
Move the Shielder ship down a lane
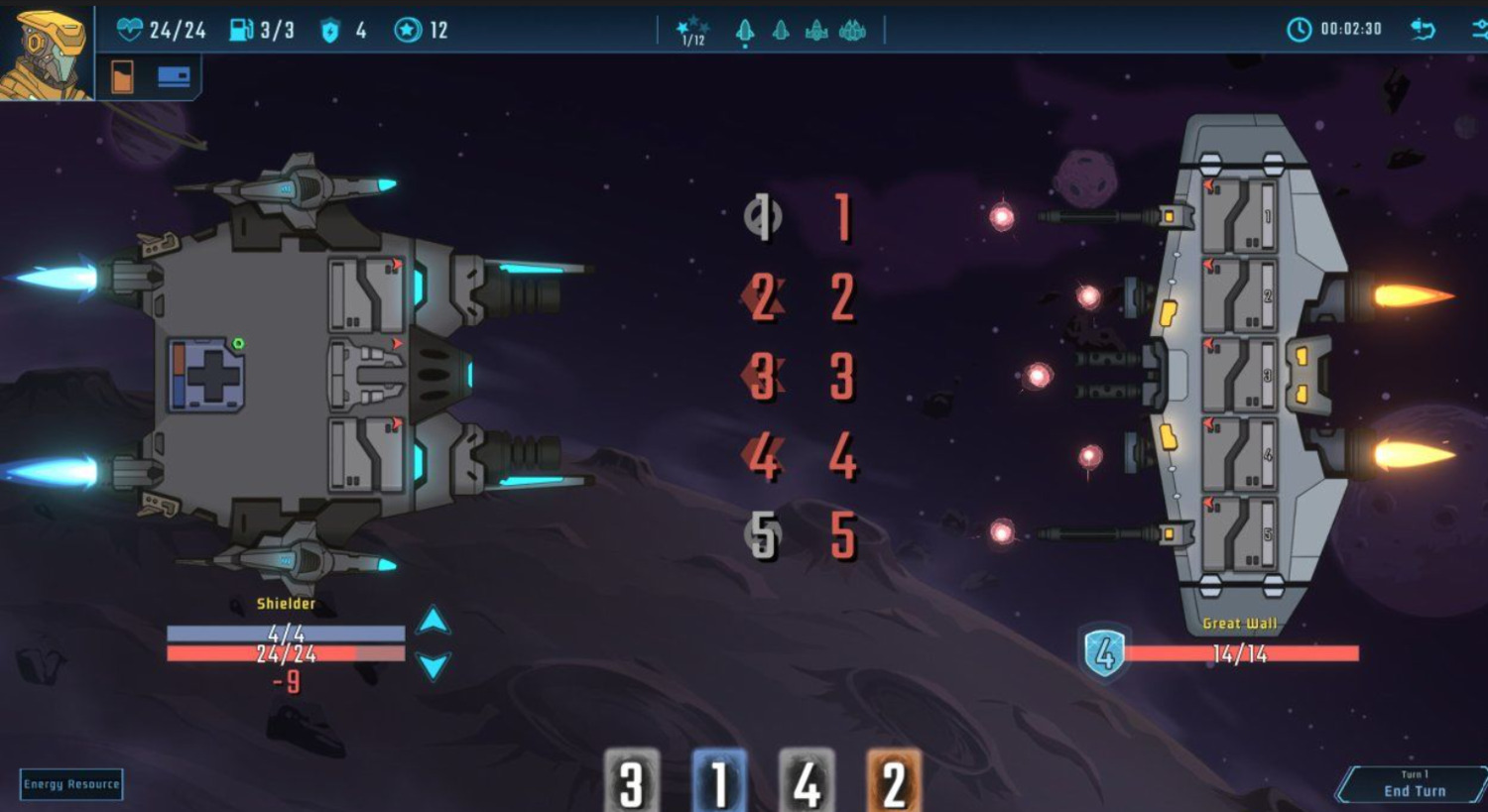[433, 664]
